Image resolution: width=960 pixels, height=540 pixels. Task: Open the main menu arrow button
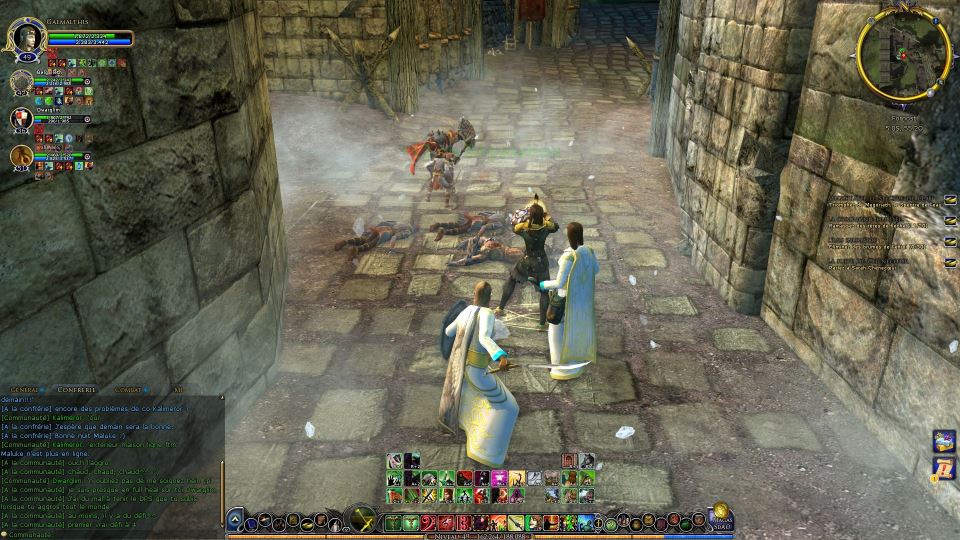pyautogui.click(x=236, y=519)
